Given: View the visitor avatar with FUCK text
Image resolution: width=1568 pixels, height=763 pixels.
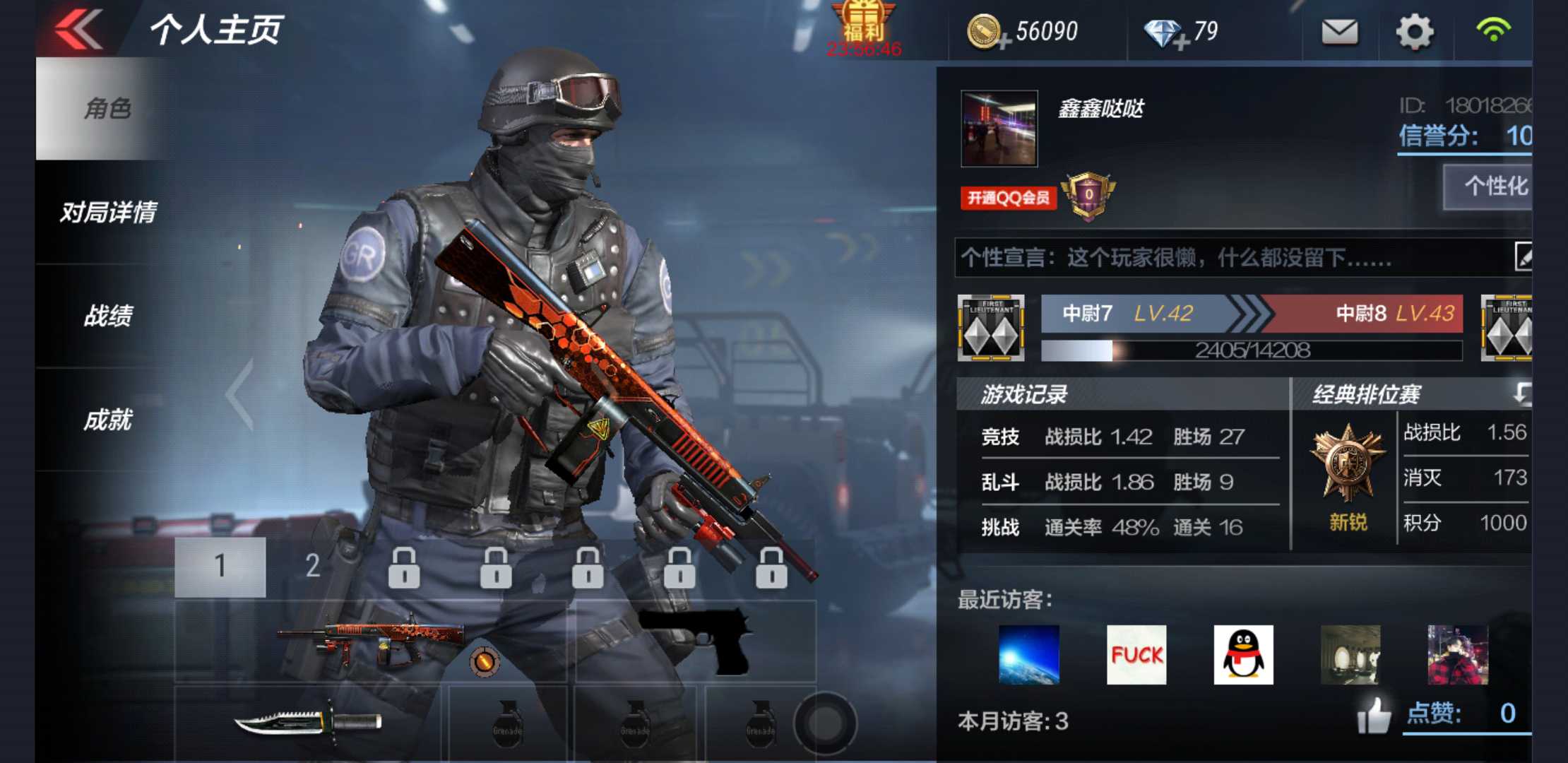Looking at the screenshot, I should (x=1136, y=656).
